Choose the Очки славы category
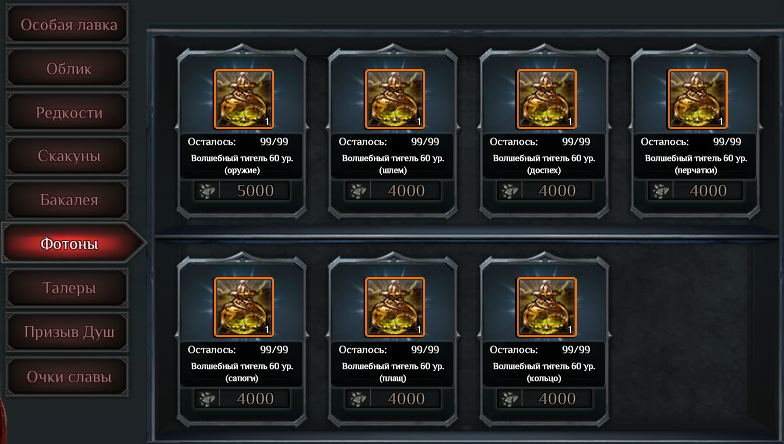Viewport: 784px width, 444px height. (x=68, y=377)
